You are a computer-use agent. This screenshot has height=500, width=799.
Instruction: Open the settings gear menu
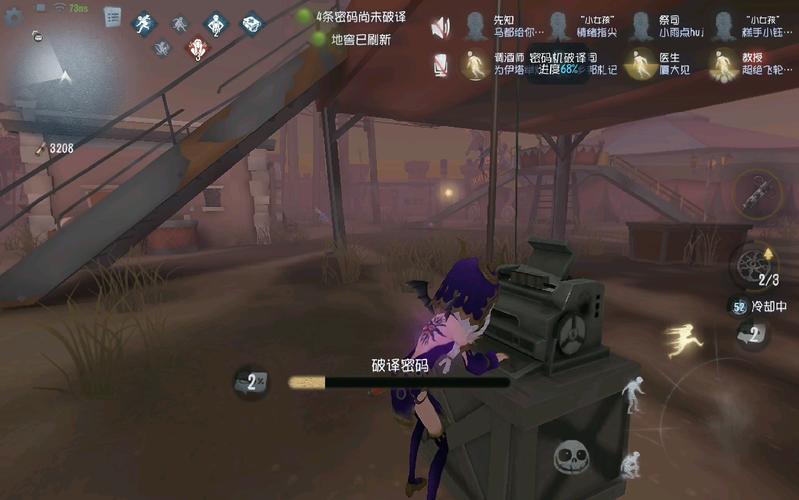tap(13, 16)
